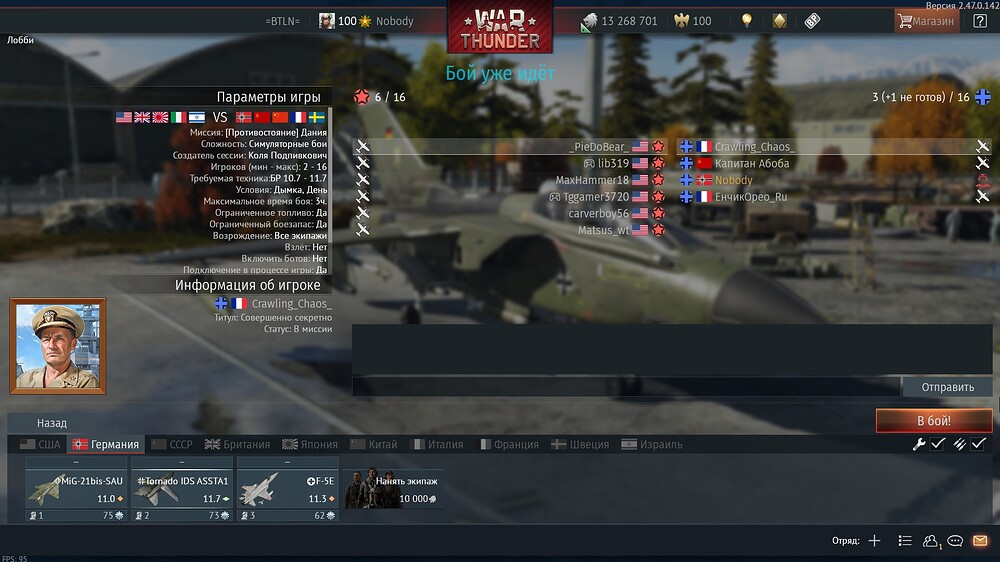Select player Капитан Абоба in the blue team

(751, 163)
